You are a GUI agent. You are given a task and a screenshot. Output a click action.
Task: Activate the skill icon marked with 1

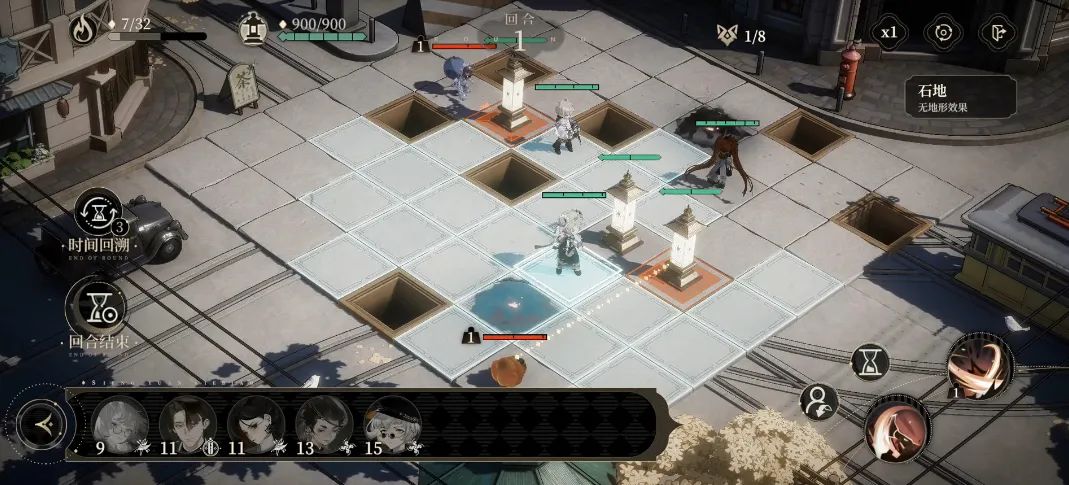click(x=979, y=364)
